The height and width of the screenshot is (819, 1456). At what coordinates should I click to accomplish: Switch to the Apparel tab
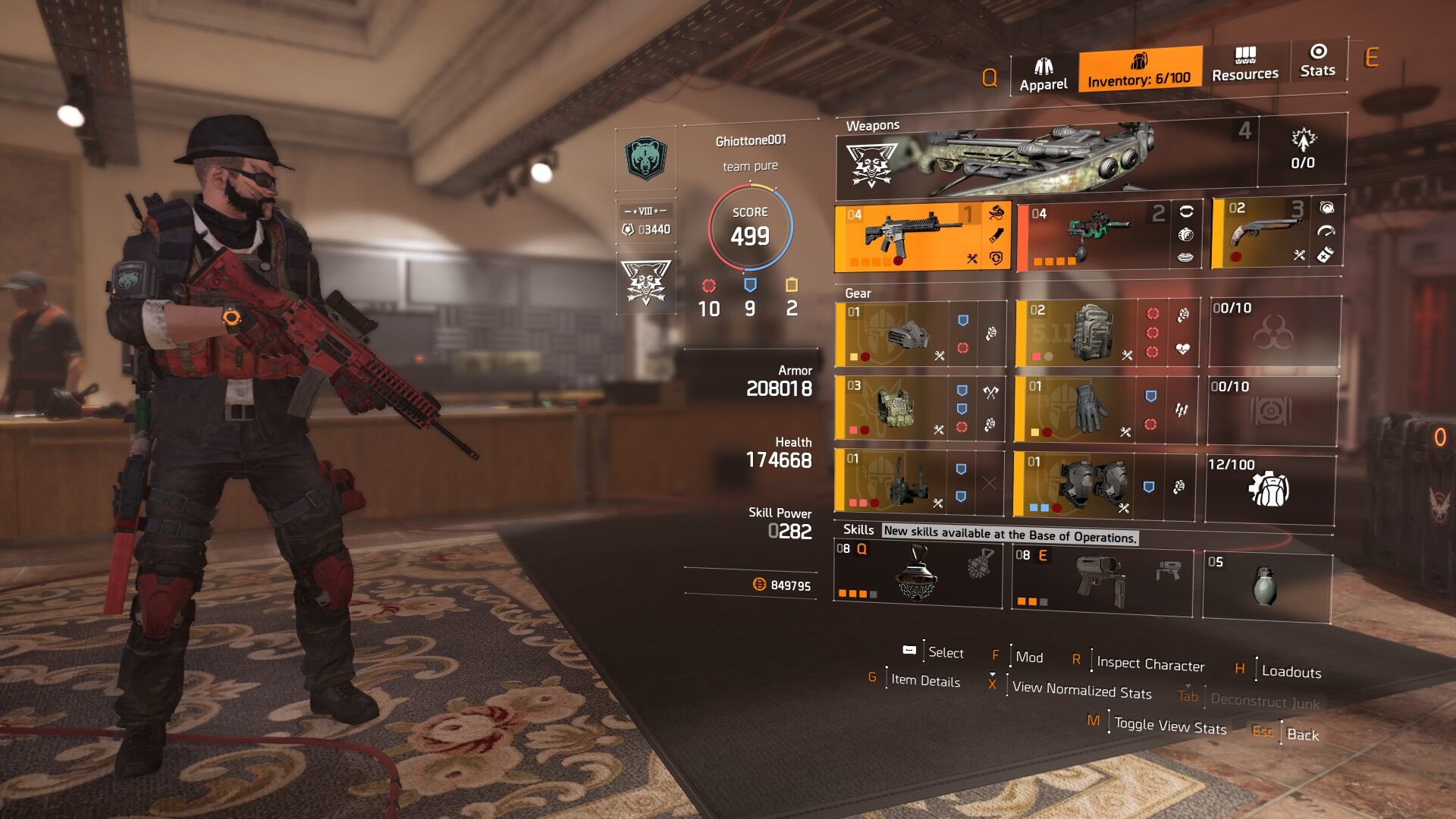pos(1043,74)
